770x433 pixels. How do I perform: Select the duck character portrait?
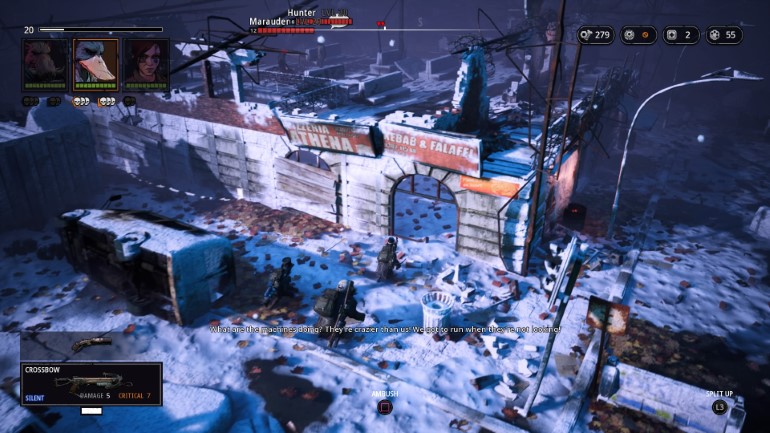tap(96, 64)
